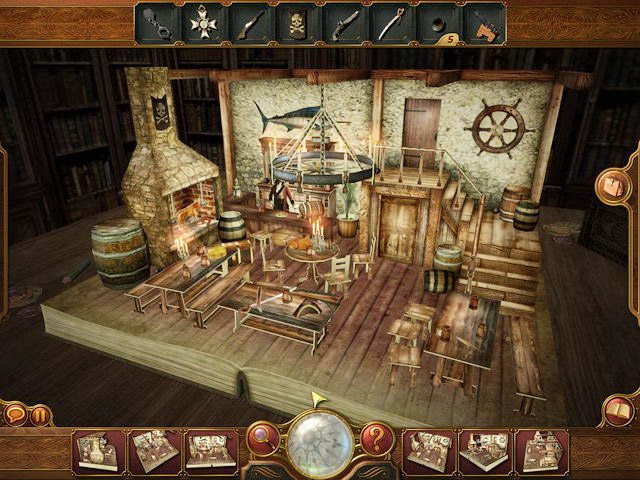Open the crate icon button on right edge
Screen dimensions: 640x480
coord(610,186)
